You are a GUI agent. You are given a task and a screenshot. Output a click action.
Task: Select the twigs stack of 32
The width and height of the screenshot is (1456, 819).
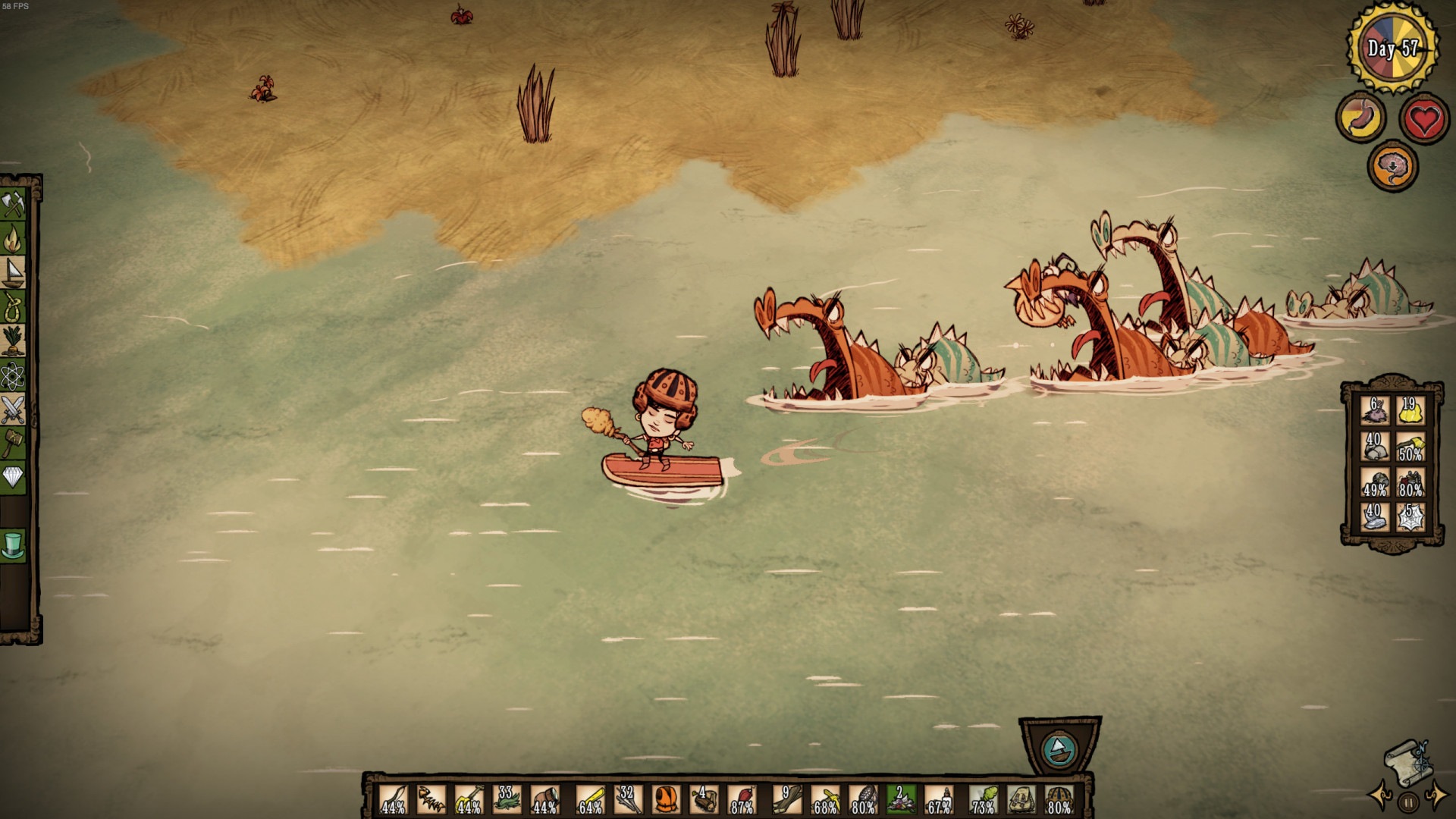click(627, 800)
